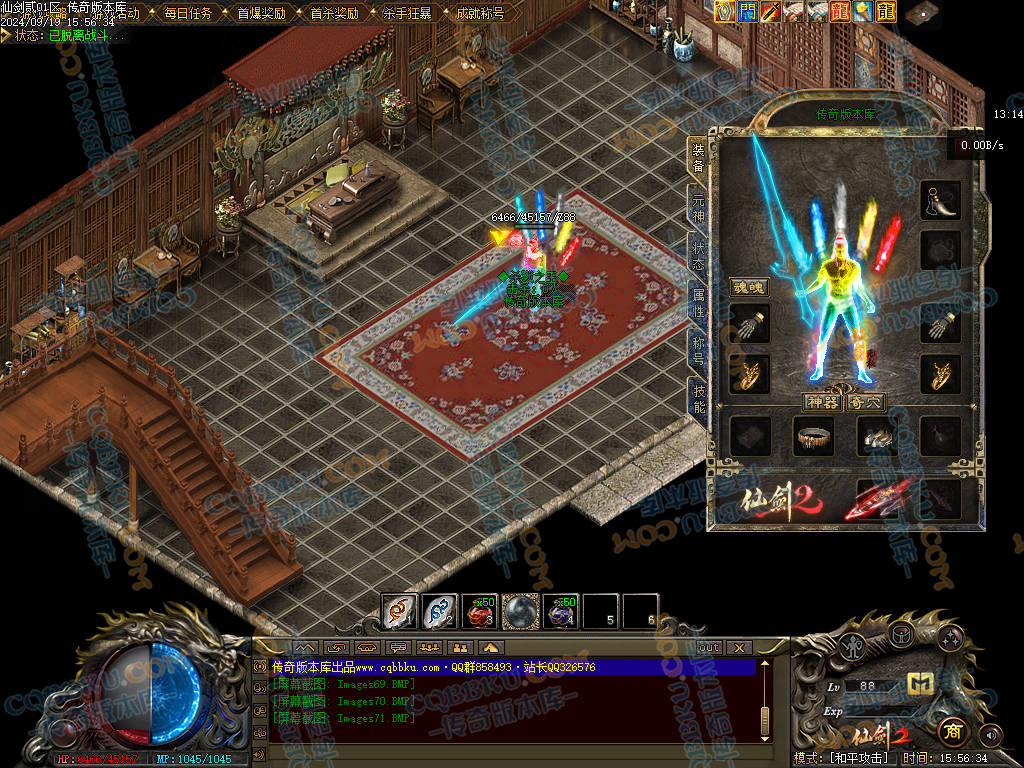The height and width of the screenshot is (768, 1024).
Task: Select the belt equipment slot
Action: 813,435
